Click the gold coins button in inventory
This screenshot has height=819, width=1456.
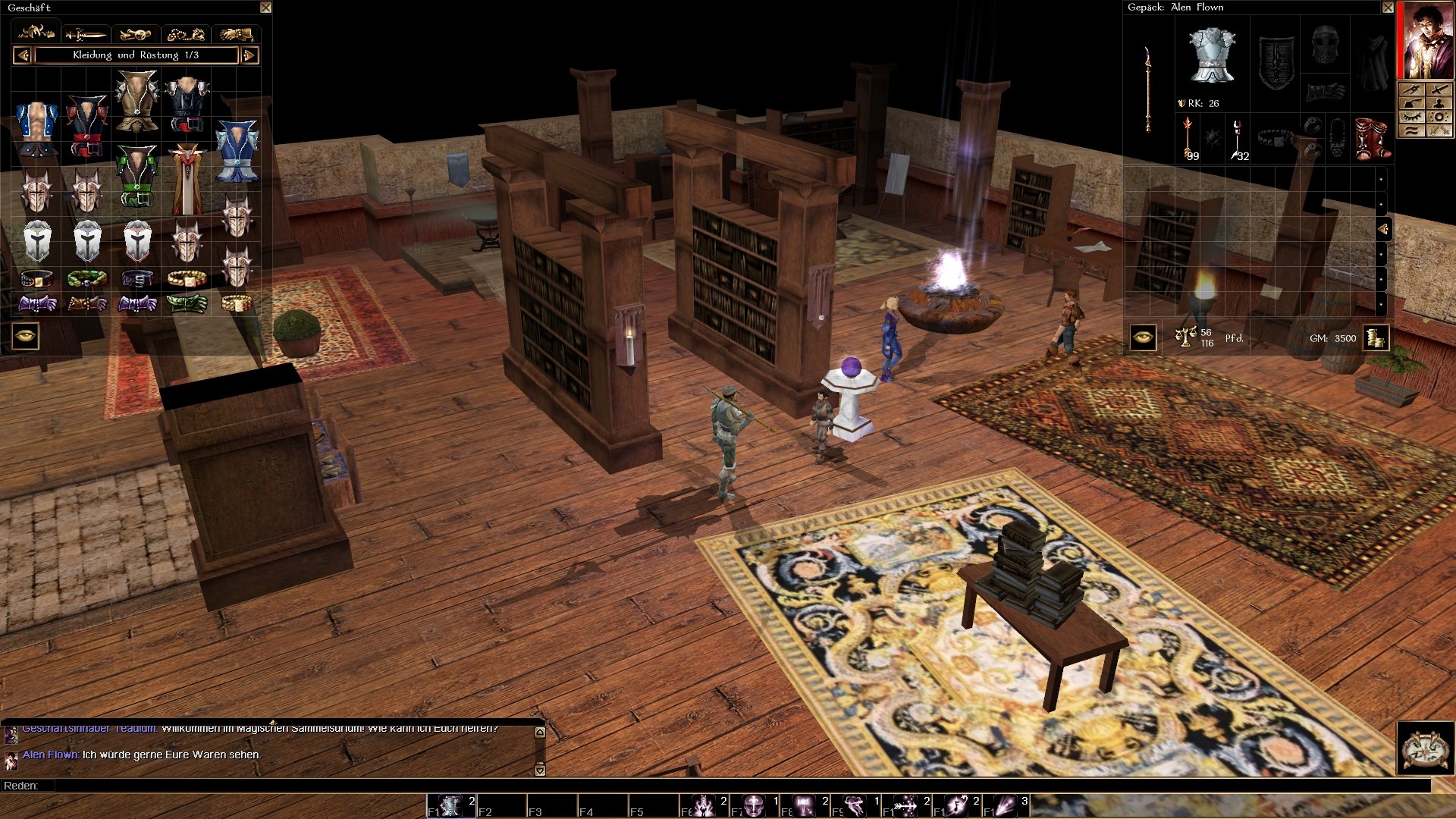pyautogui.click(x=1375, y=337)
